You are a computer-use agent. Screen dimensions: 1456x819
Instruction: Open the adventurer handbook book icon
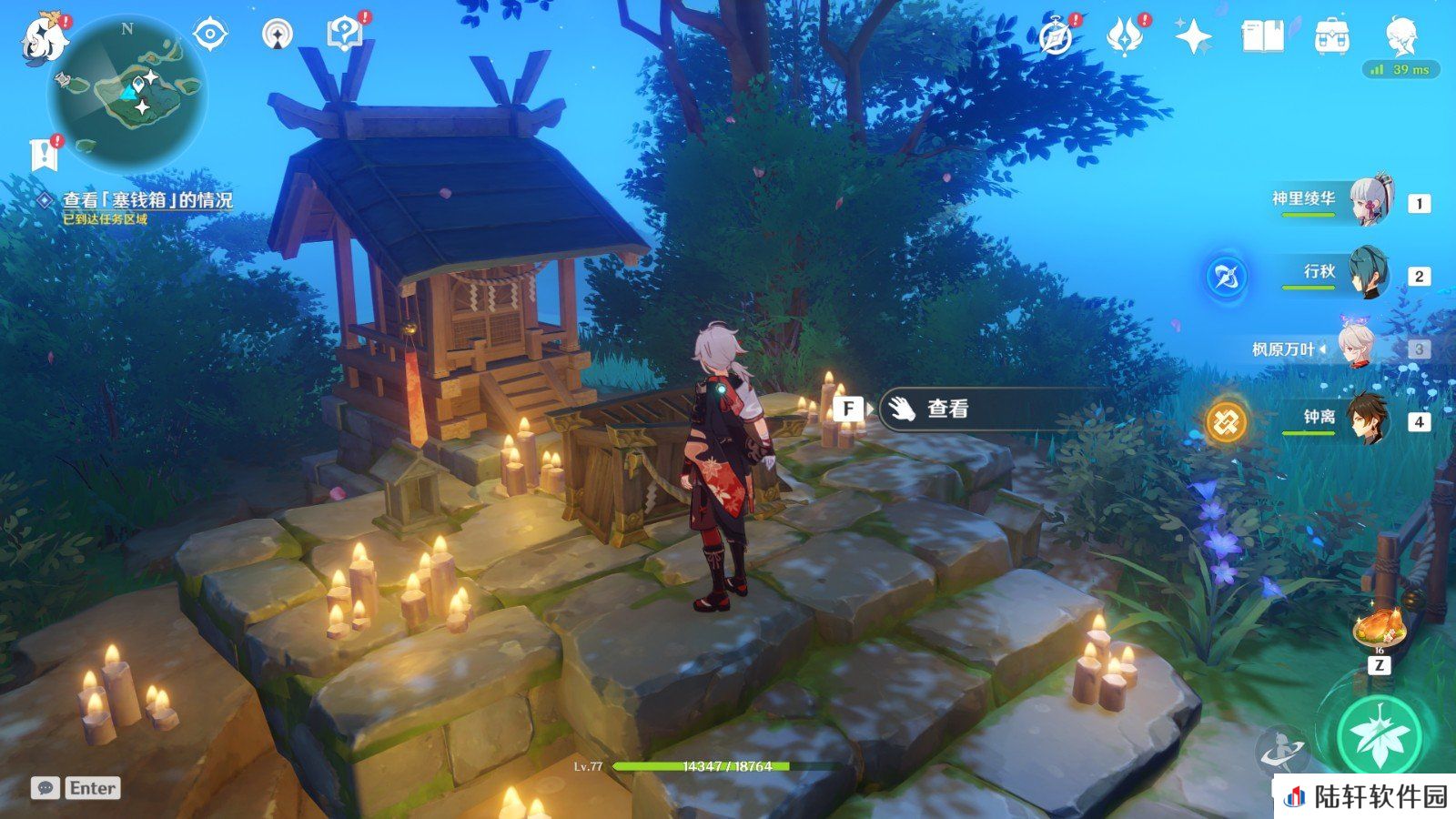(1262, 38)
